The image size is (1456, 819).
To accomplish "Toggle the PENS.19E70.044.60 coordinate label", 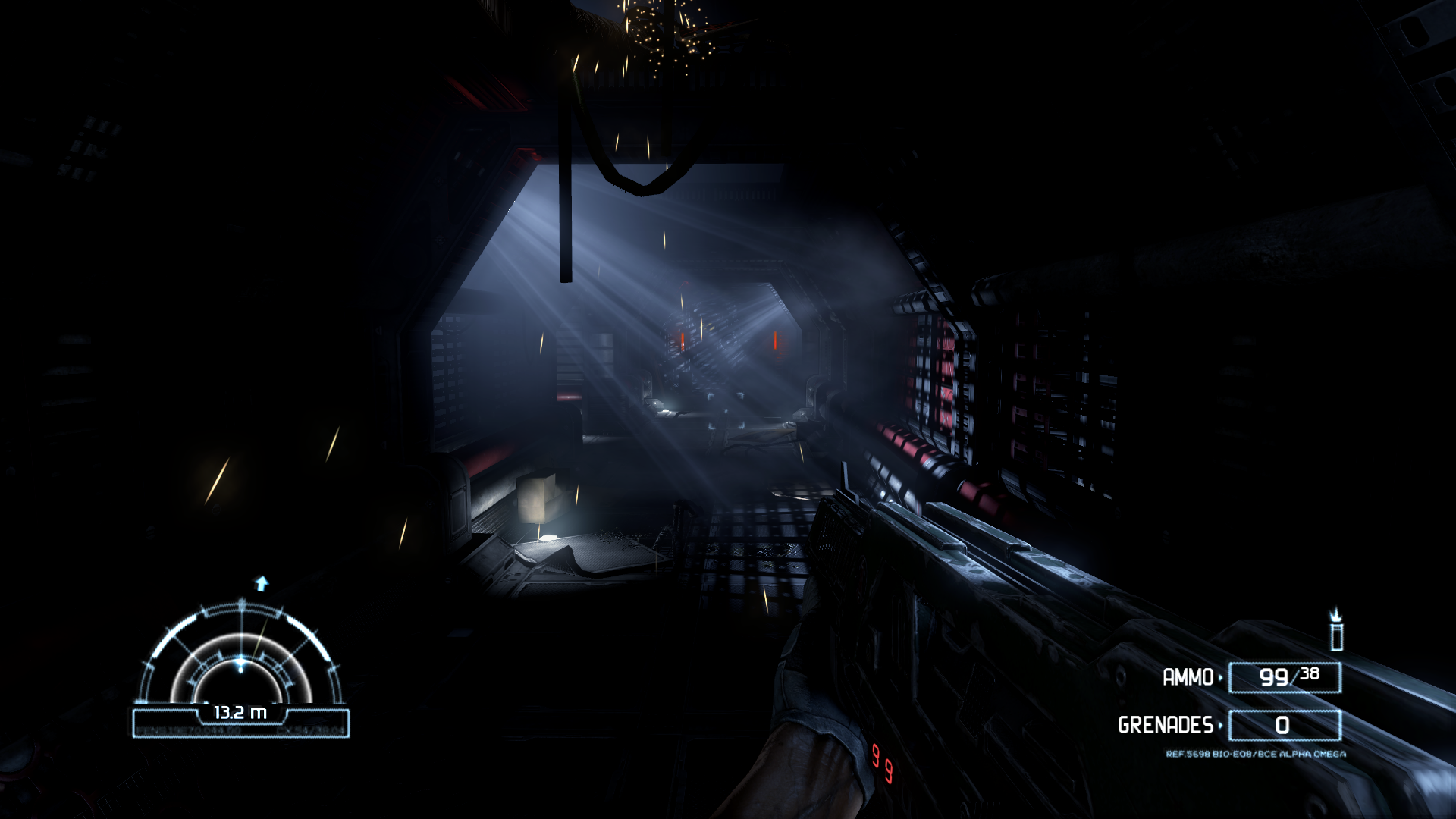I will (188, 730).
